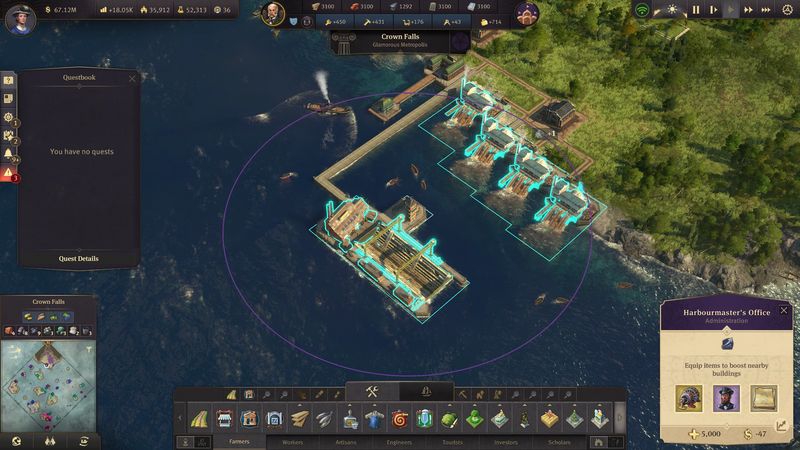Switch to the Artisans building tab
Image resolution: width=800 pixels, height=450 pixels.
345,441
